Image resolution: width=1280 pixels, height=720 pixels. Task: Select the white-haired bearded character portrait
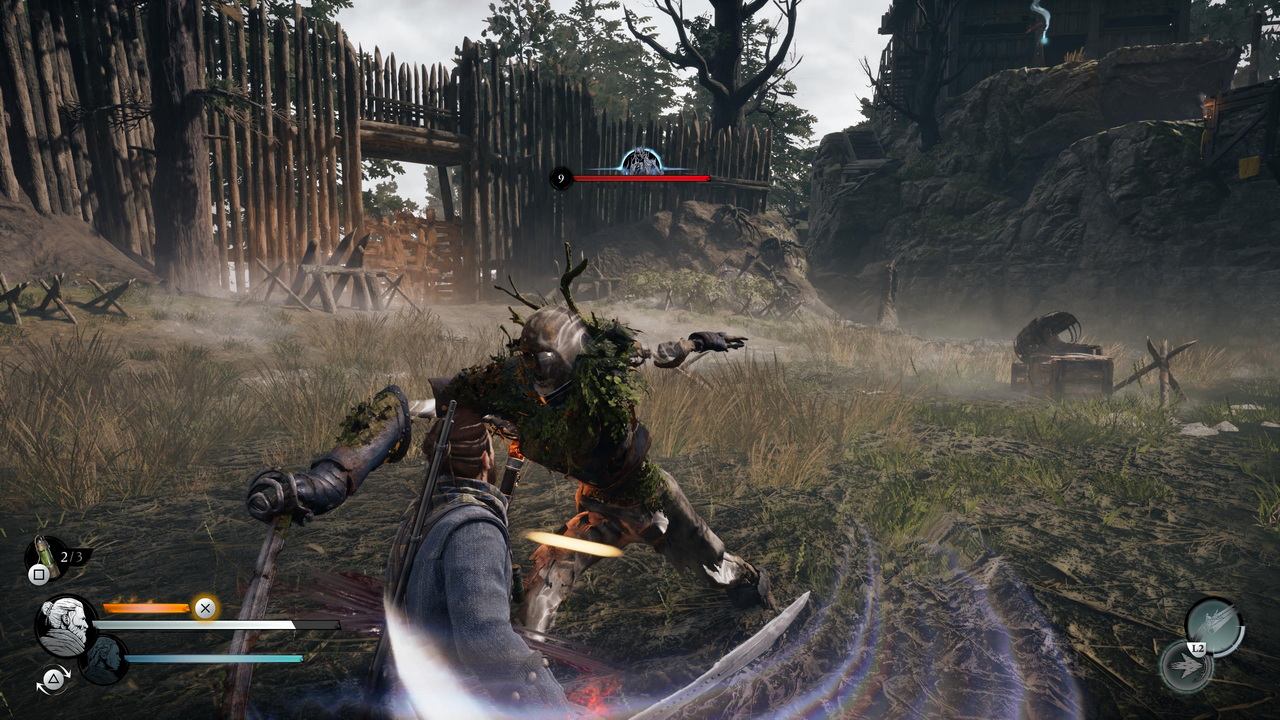click(66, 625)
